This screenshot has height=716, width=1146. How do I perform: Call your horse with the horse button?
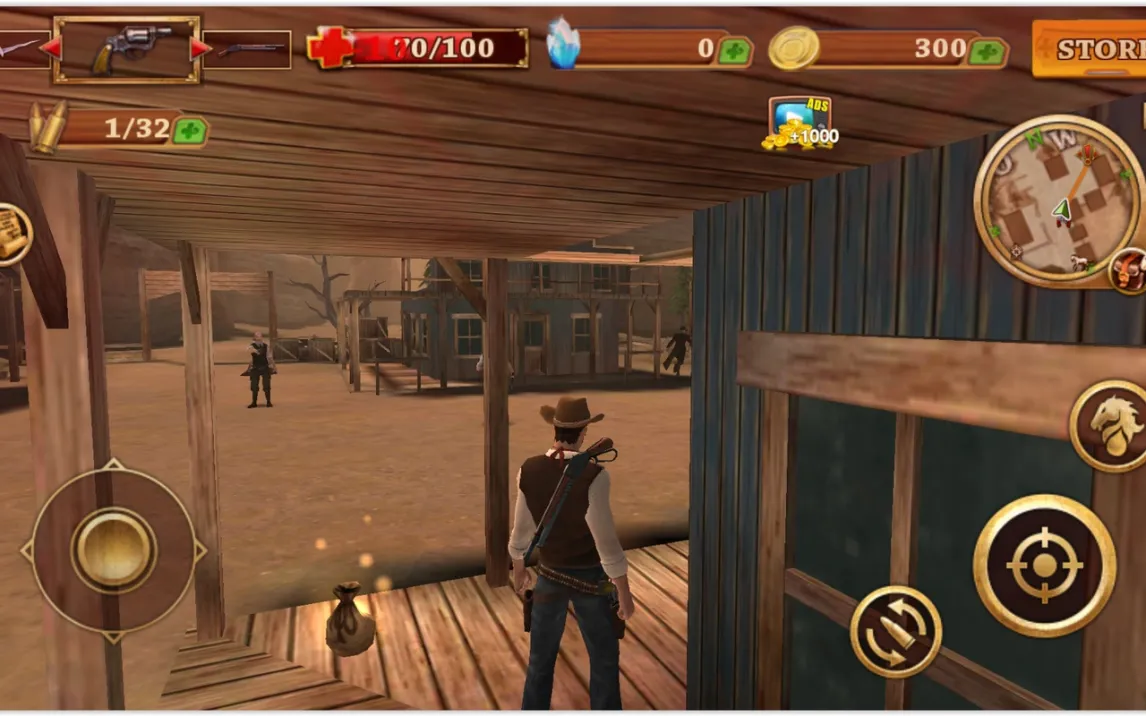[x=1112, y=425]
